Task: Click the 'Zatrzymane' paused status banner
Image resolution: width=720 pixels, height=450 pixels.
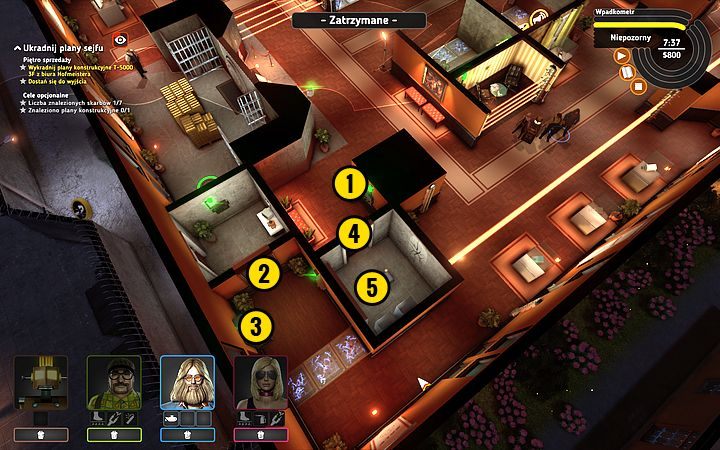Action: point(359,20)
